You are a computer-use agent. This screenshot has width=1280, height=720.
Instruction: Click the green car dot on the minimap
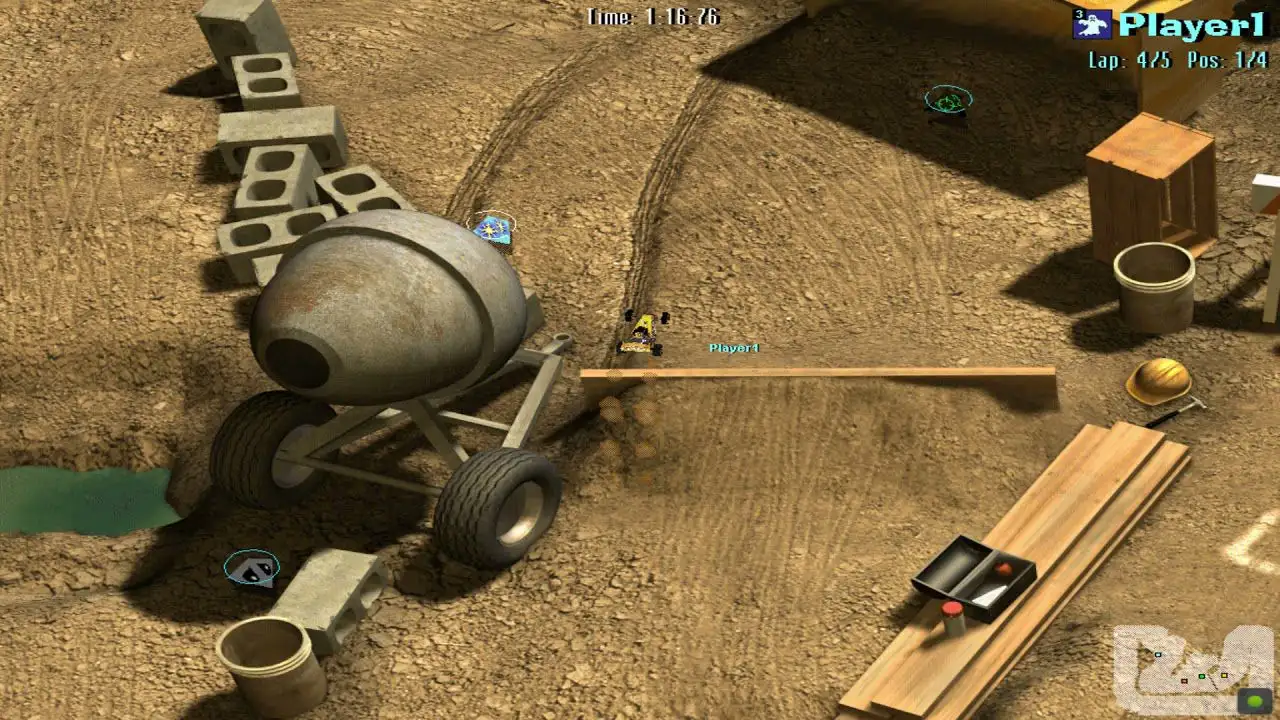1202,676
